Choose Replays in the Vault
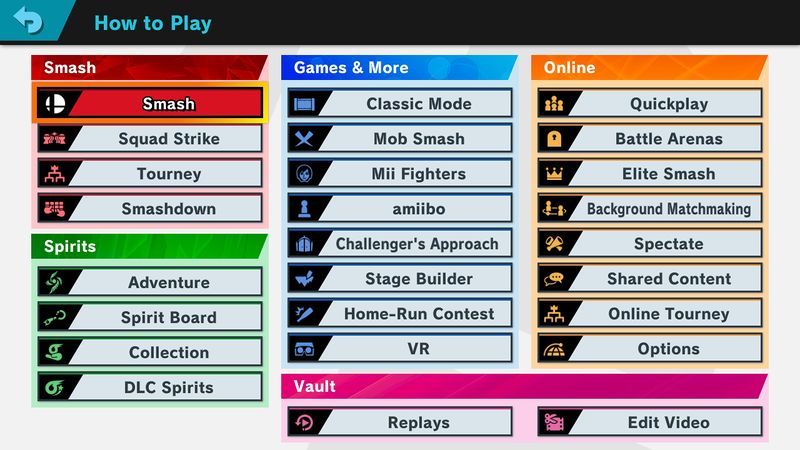 click(400, 423)
